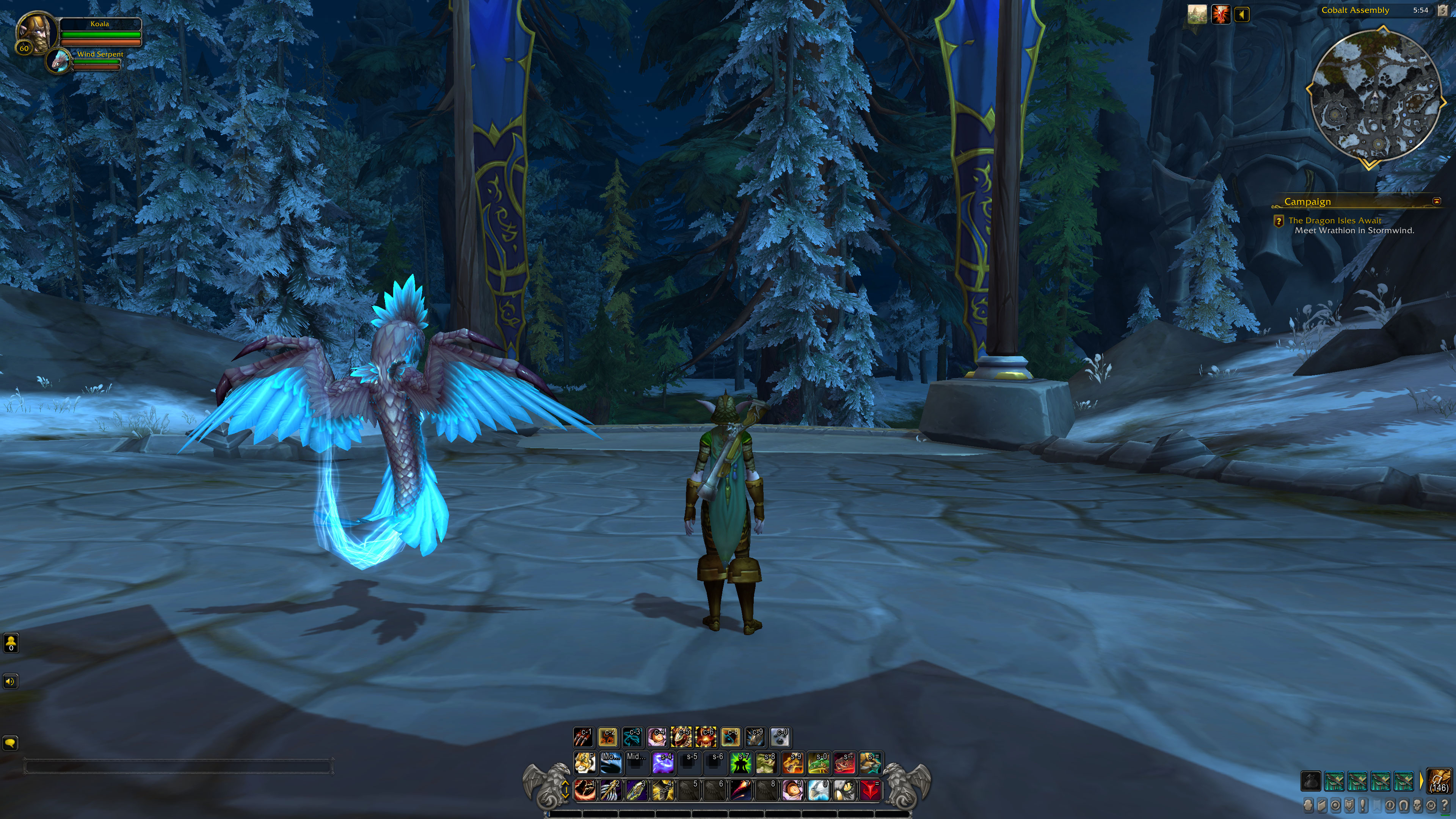This screenshot has height=819, width=1456.
Task: Collapse the buff bar with the arrow button
Action: coord(1242,15)
